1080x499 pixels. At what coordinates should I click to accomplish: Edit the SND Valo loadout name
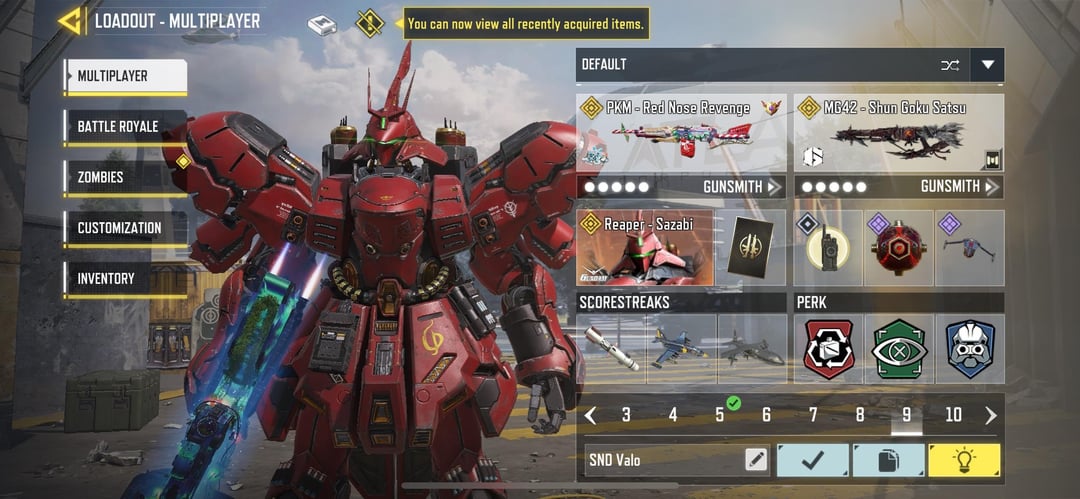pyautogui.click(x=756, y=460)
